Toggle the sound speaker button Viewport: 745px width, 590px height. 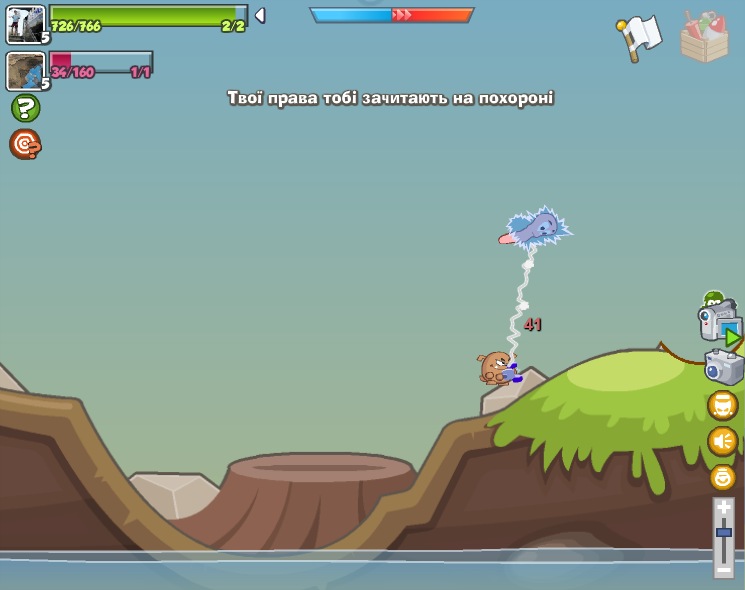pos(722,441)
